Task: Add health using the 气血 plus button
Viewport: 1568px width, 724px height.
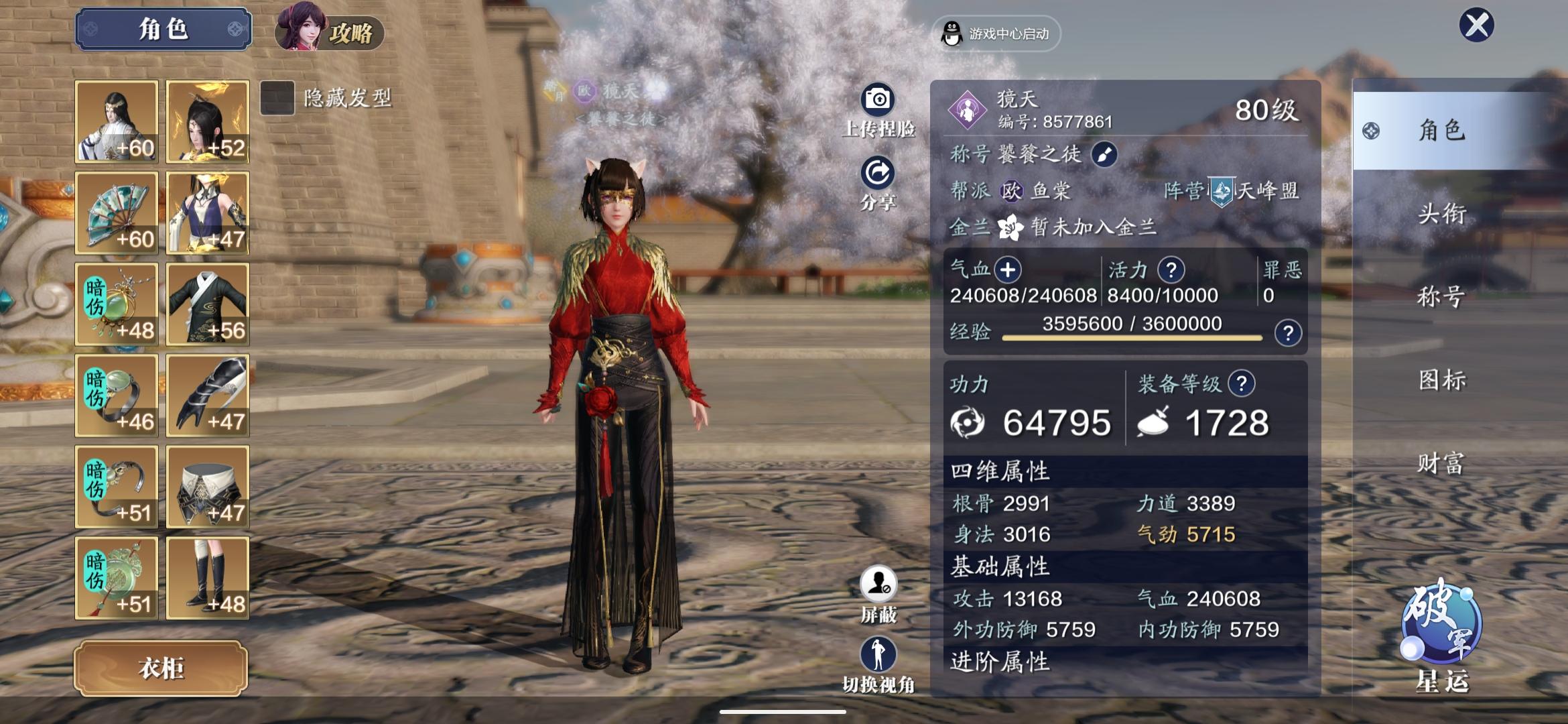Action: [1007, 270]
